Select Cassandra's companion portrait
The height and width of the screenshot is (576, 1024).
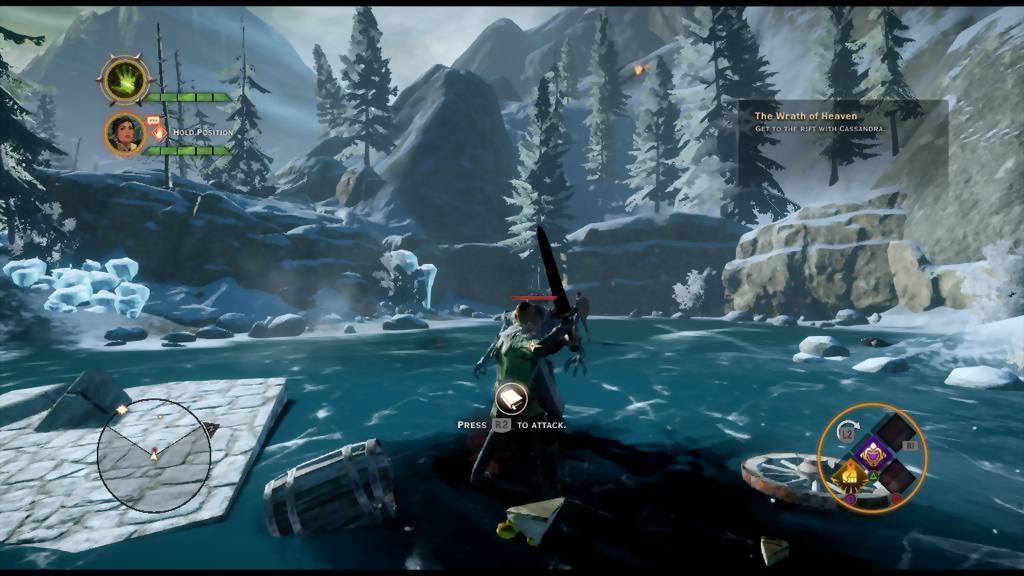pyautogui.click(x=126, y=133)
